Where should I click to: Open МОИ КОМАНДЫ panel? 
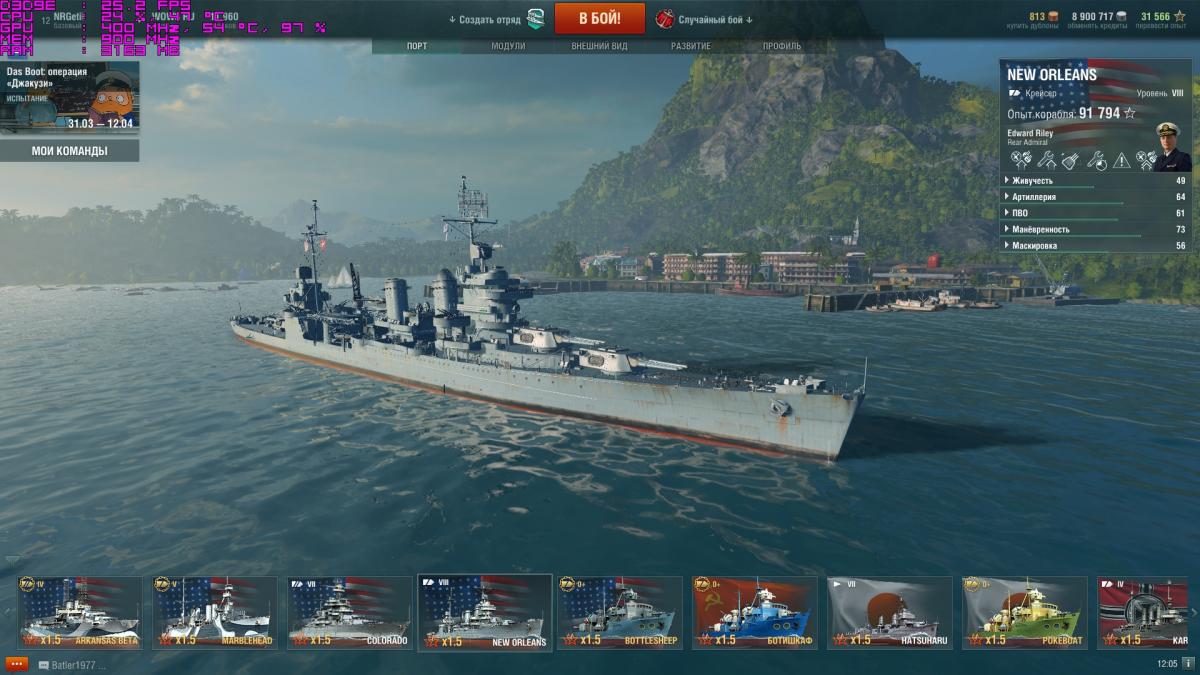(x=70, y=151)
